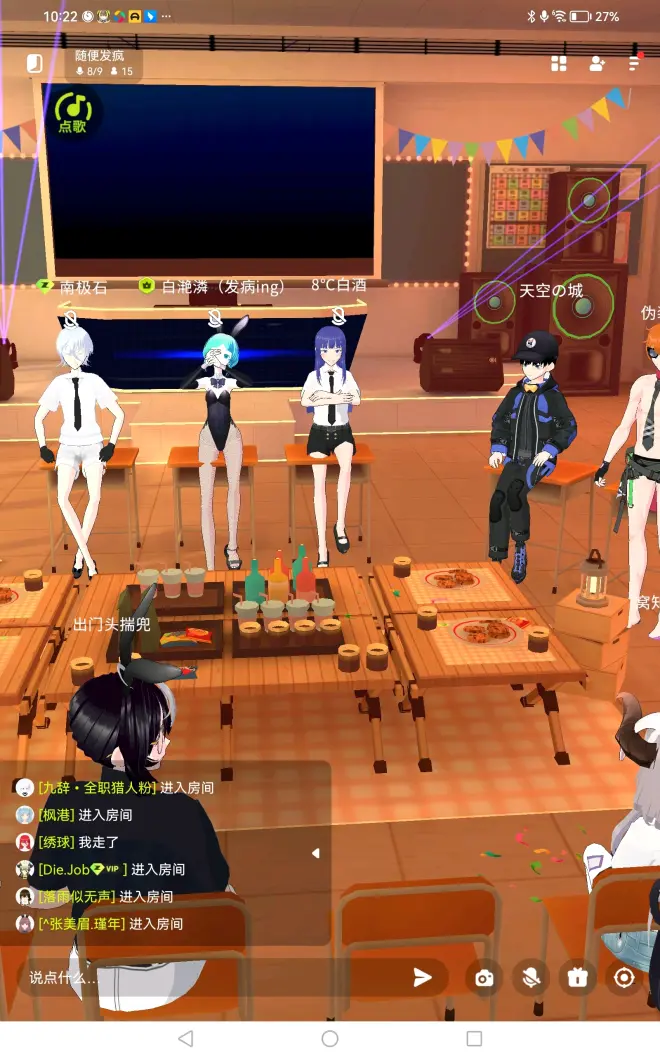This screenshot has width=660, height=1056.
Task: Open the more options menu icon
Action: (634, 64)
